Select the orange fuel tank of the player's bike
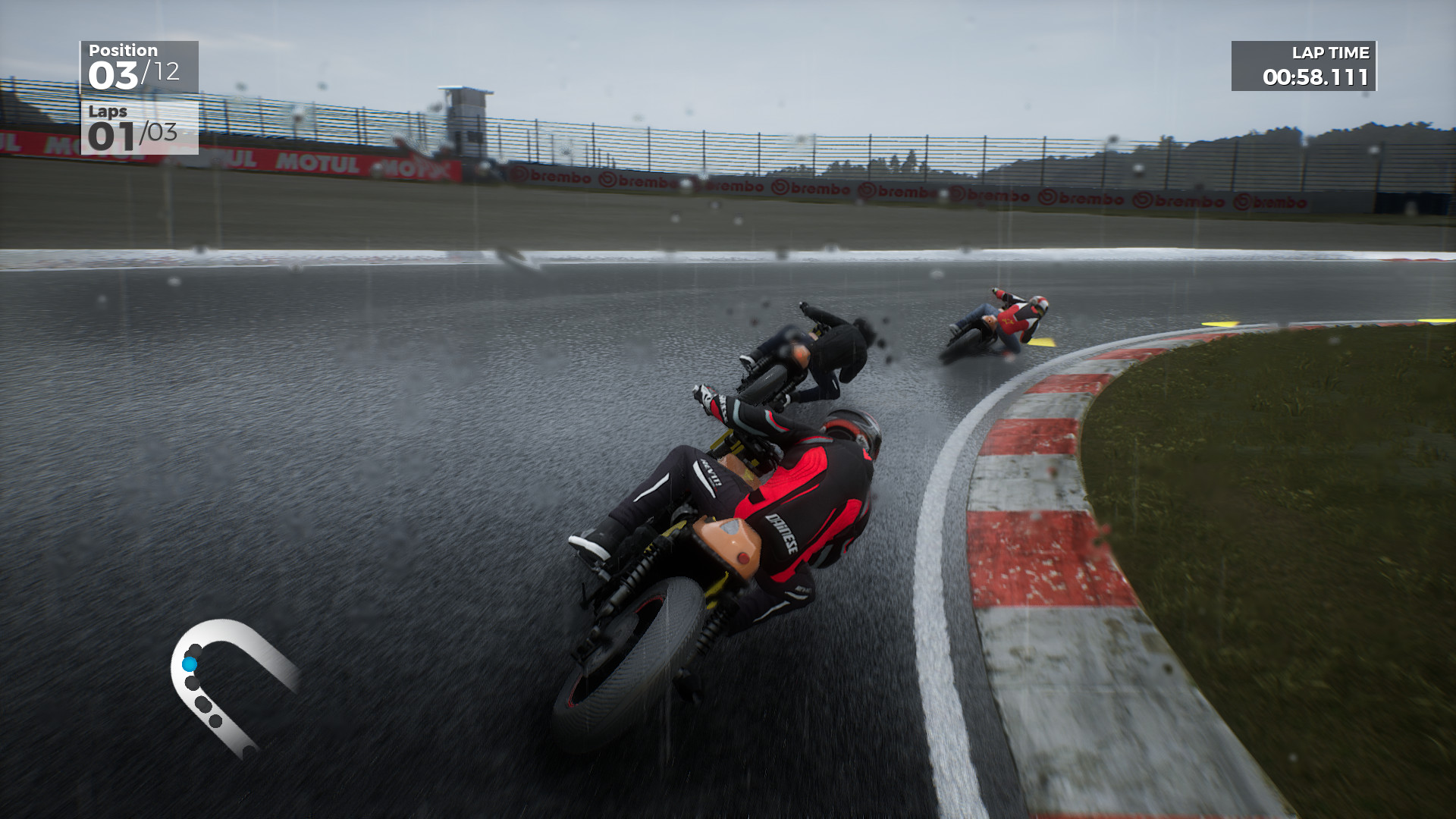 point(728,546)
